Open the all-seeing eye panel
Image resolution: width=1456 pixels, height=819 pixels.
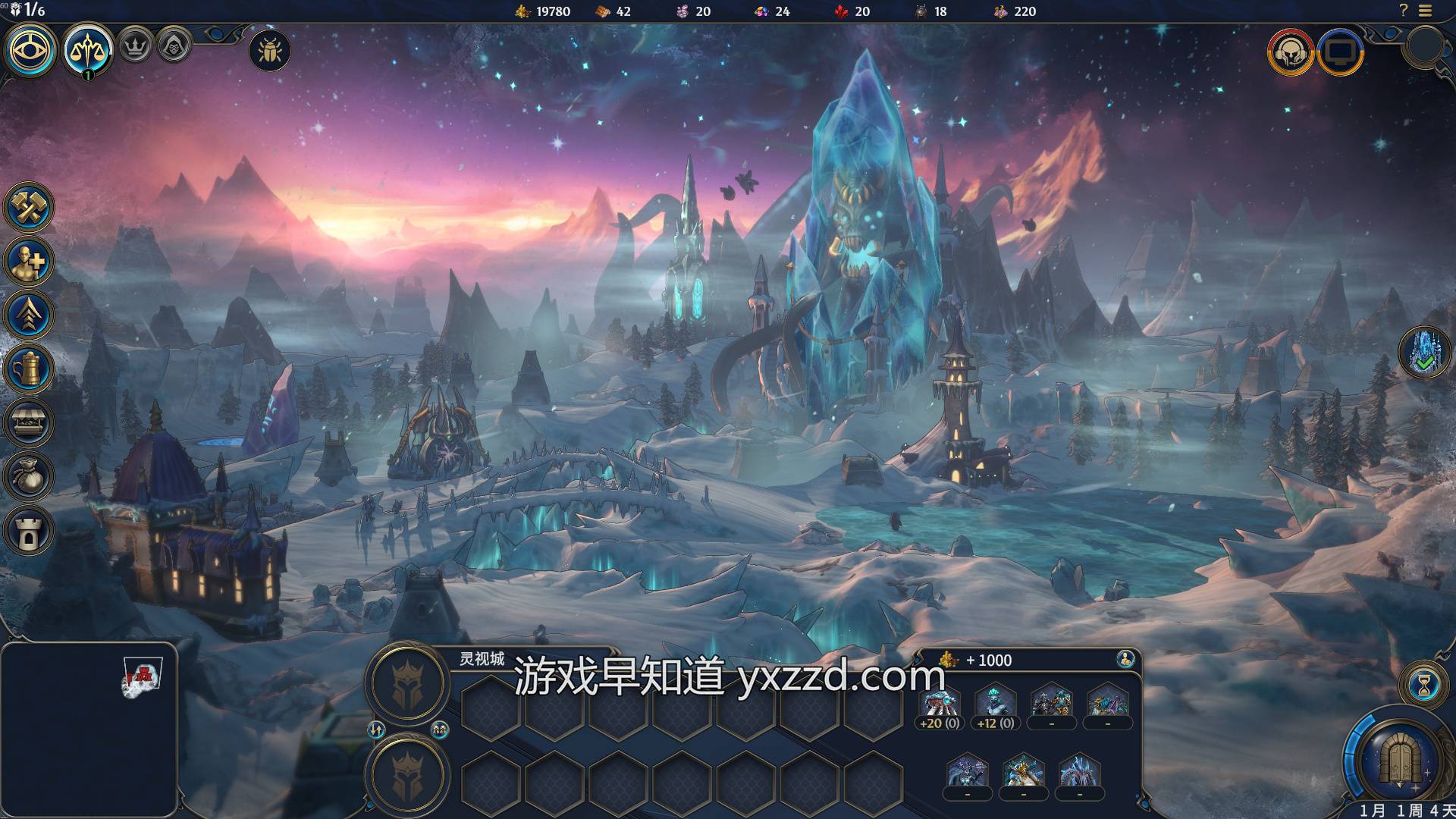31,51
